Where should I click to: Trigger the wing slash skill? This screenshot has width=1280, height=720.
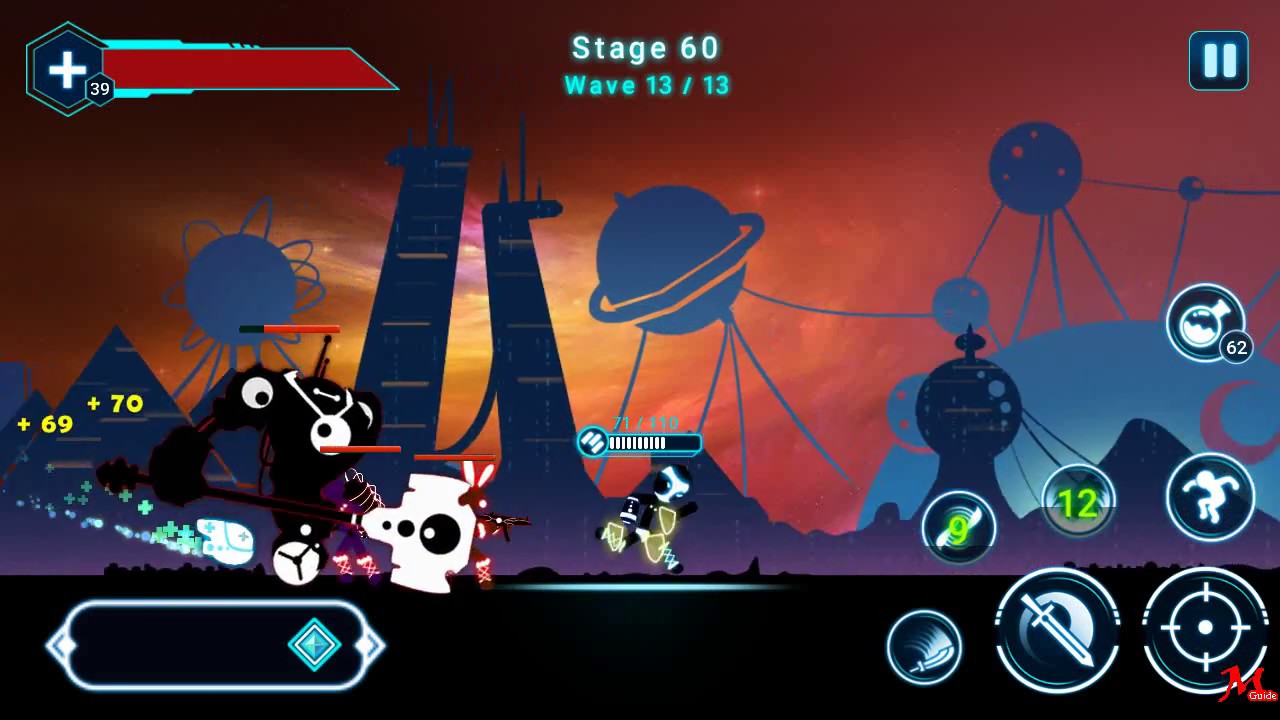click(x=924, y=647)
